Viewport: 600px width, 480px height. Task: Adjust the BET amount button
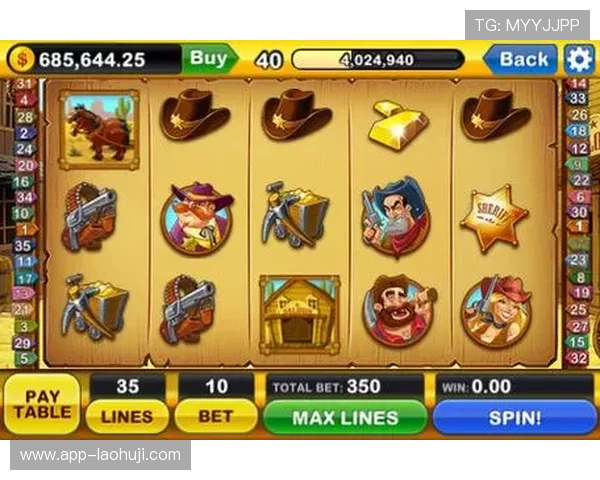pos(215,416)
